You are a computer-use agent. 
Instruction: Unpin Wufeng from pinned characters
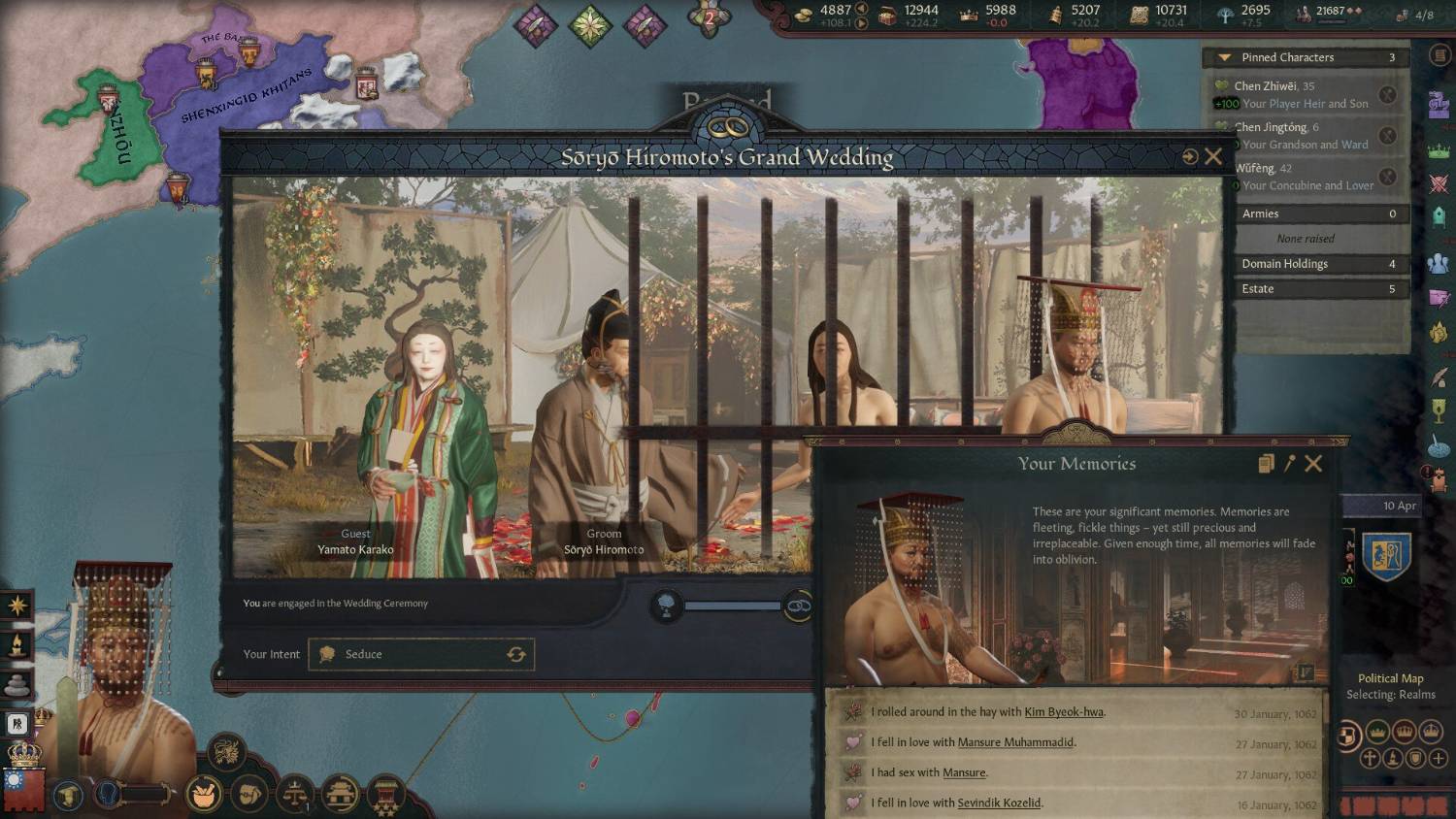[x=1388, y=177]
